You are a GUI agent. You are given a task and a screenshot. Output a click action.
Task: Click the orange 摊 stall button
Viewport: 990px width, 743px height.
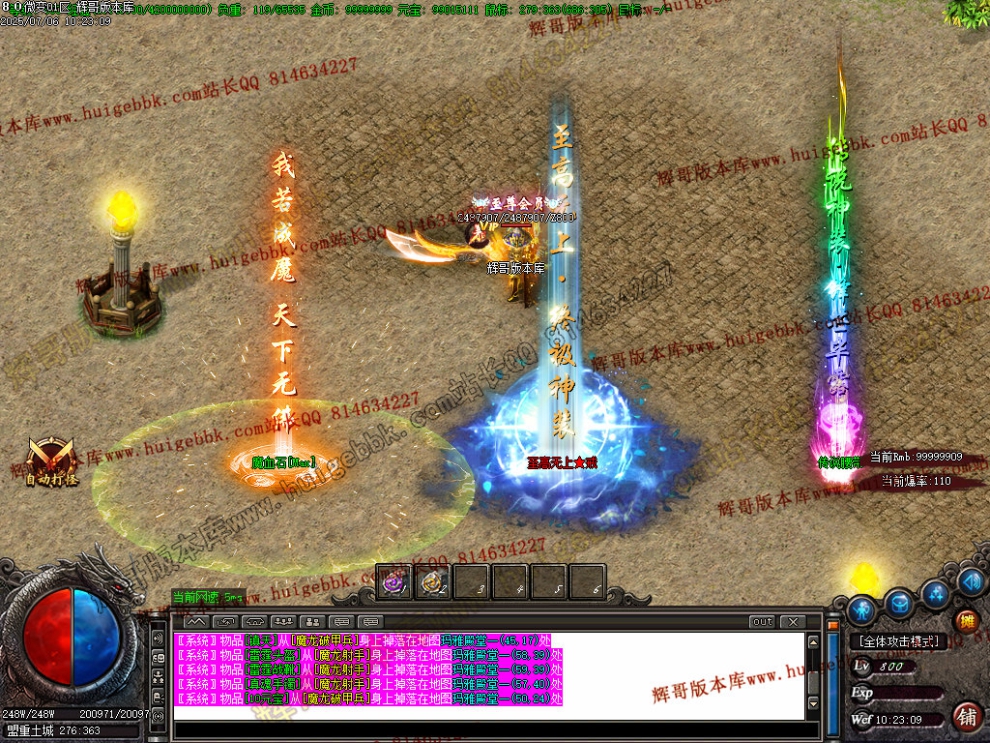pos(966,622)
